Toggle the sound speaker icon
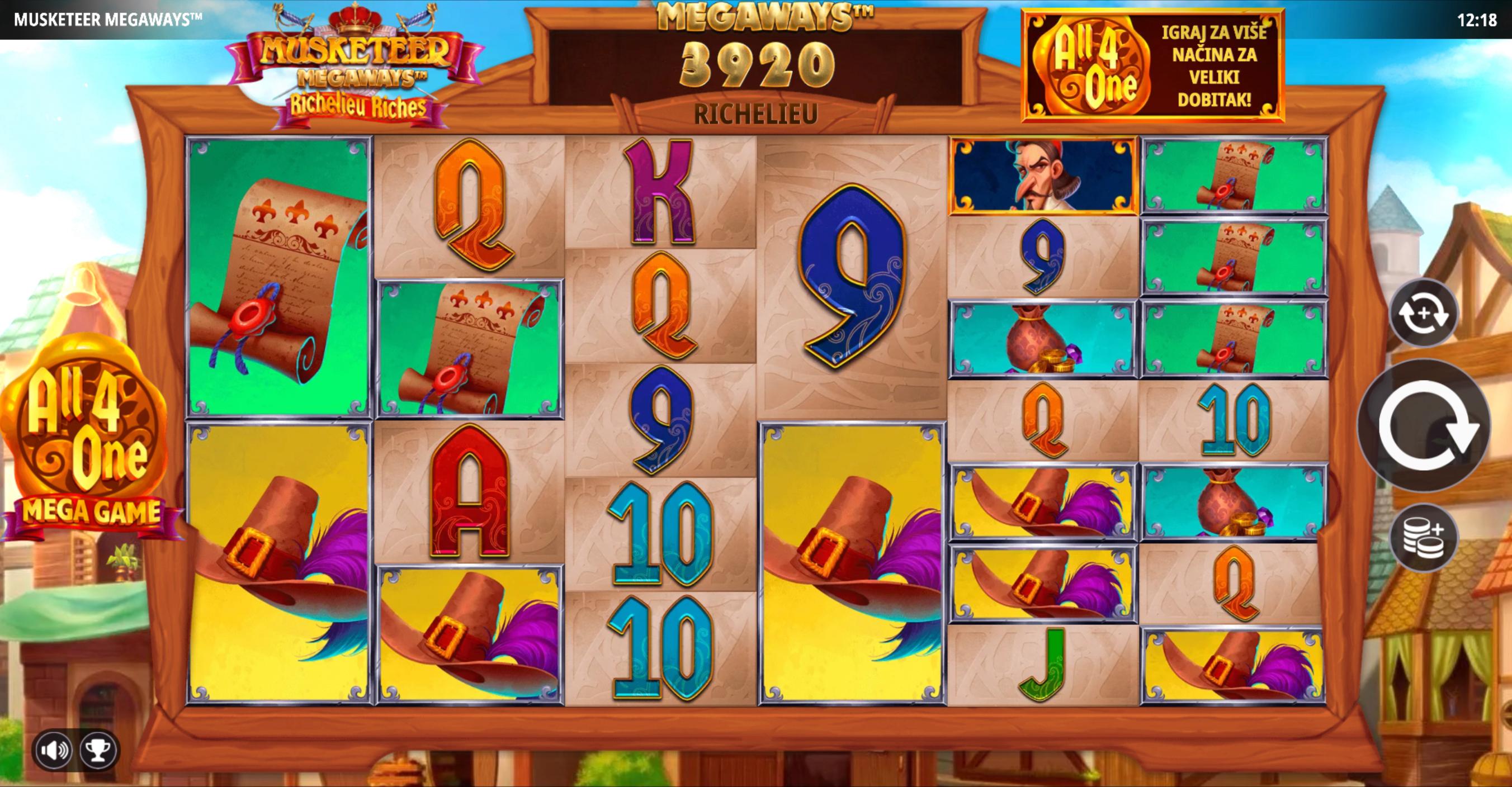Screen dimensions: 1512x787 point(54,750)
